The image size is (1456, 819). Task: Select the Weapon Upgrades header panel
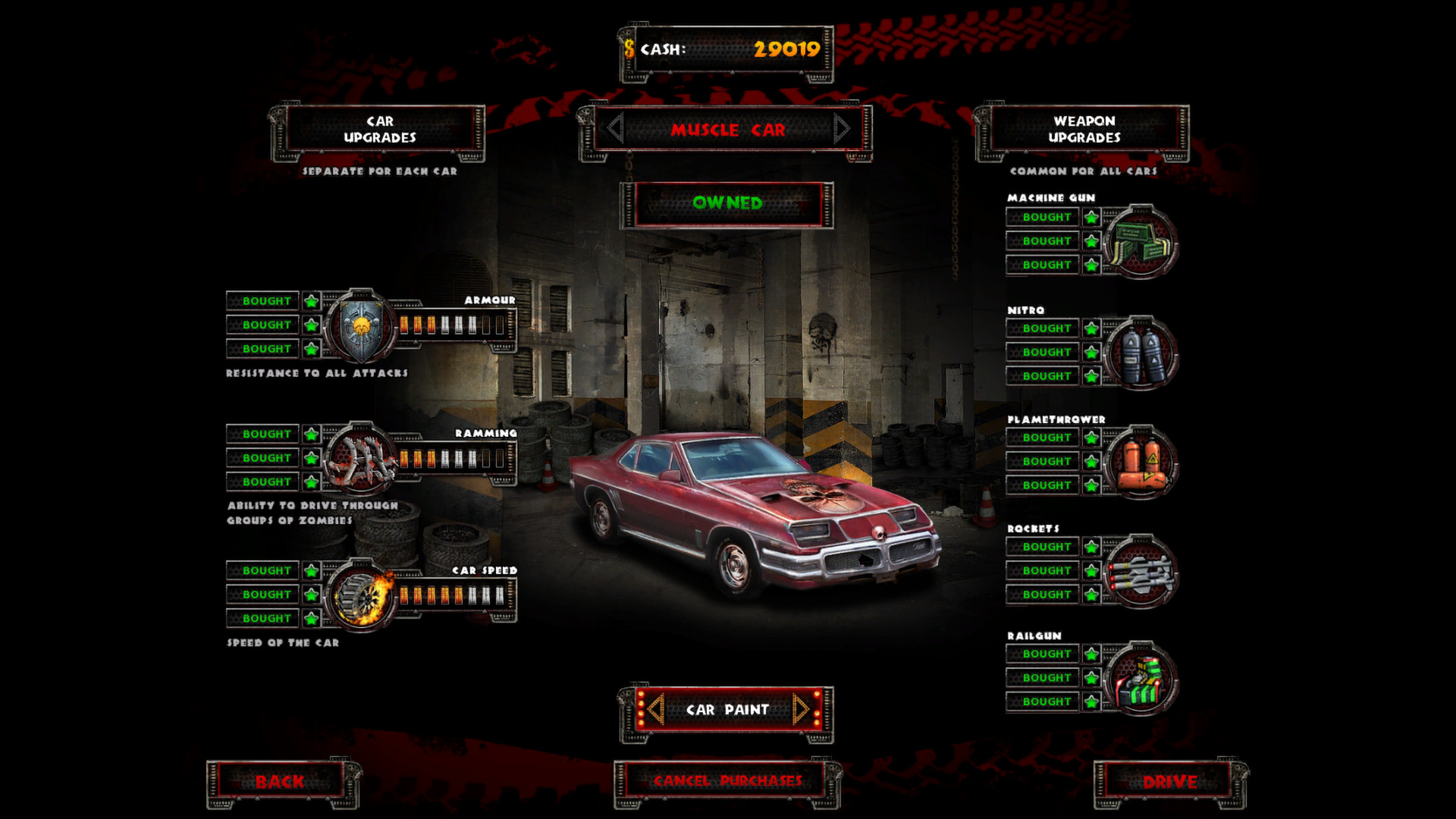[1084, 130]
